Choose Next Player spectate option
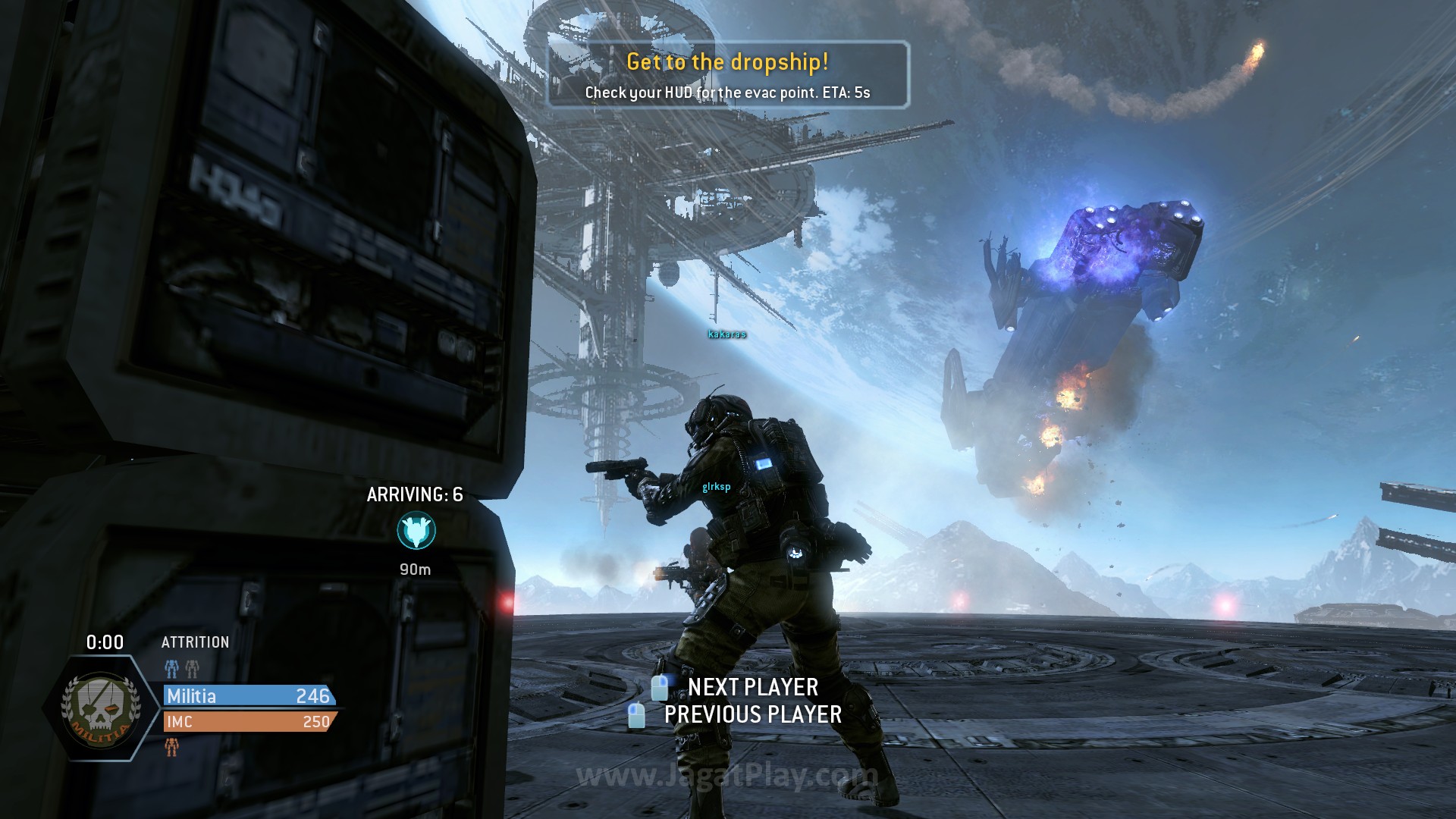This screenshot has width=1456, height=819. (x=752, y=687)
